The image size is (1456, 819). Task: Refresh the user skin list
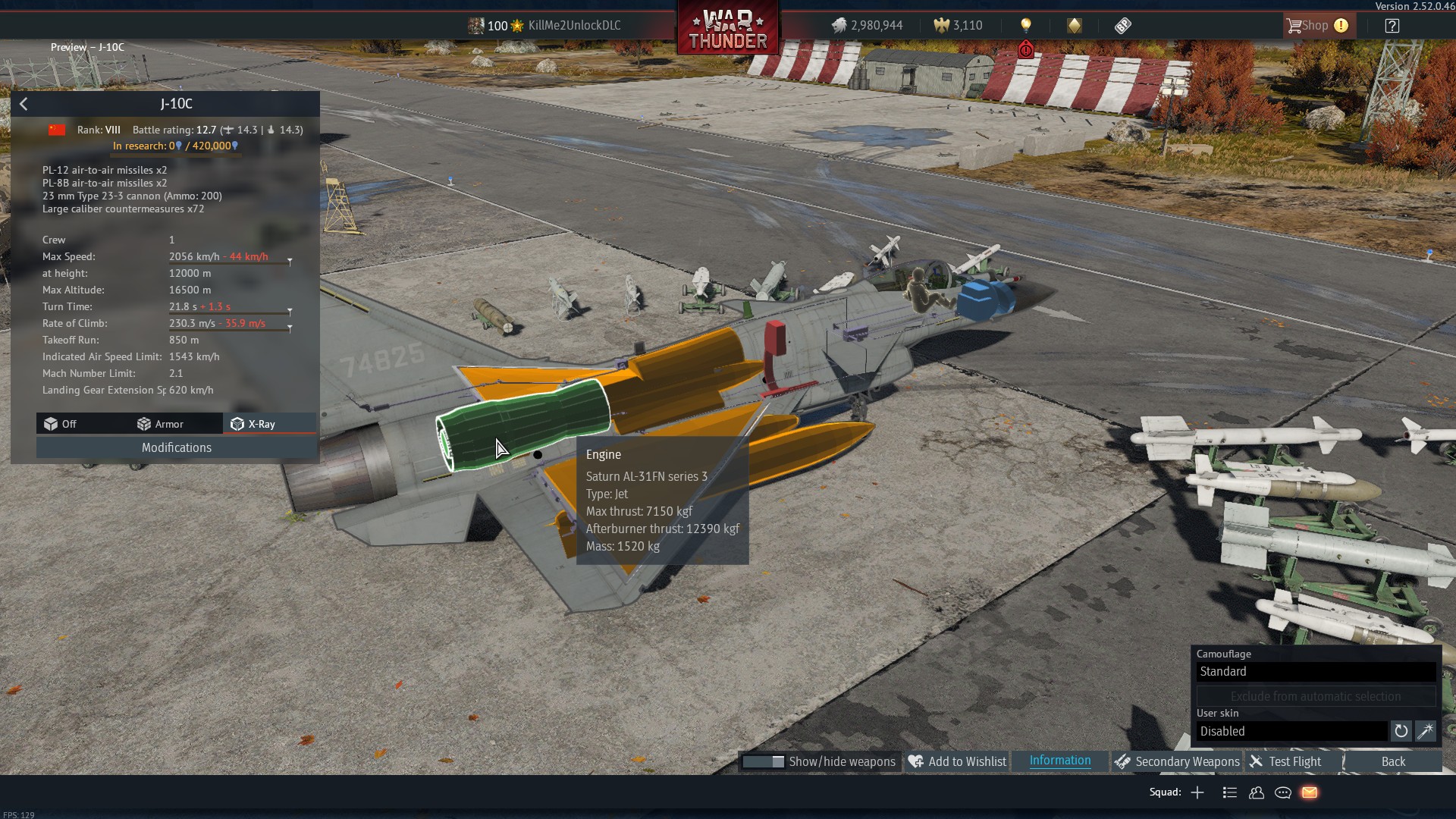pos(1401,731)
